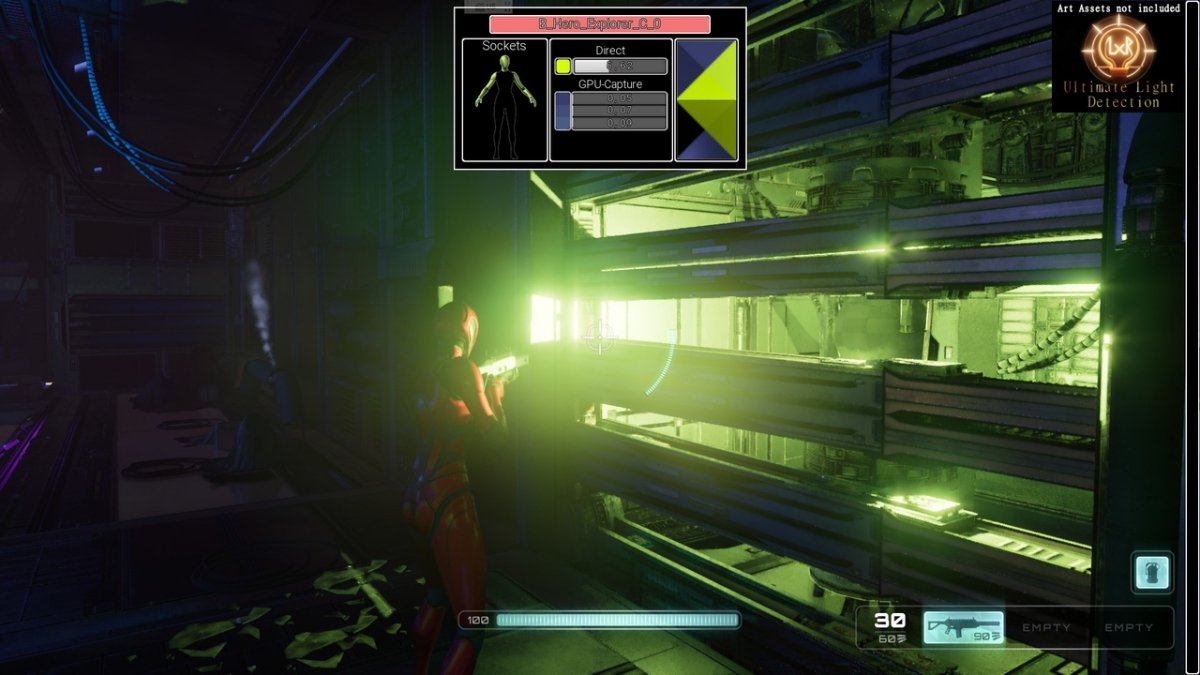Click the B_Hero_Explorer_C_0 header bar
The height and width of the screenshot is (675, 1200).
(x=599, y=24)
